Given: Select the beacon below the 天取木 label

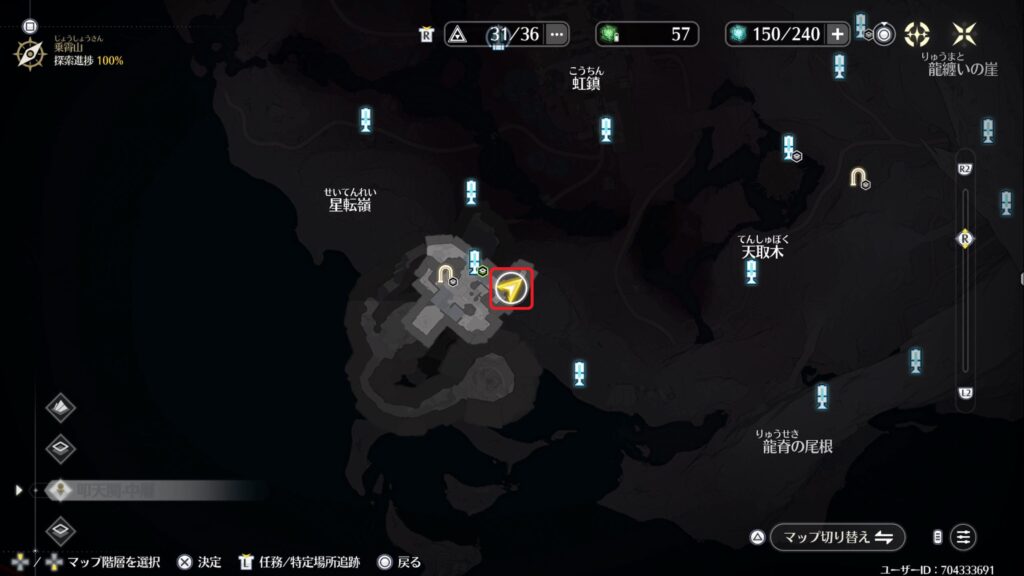Looking at the screenshot, I should 751,271.
